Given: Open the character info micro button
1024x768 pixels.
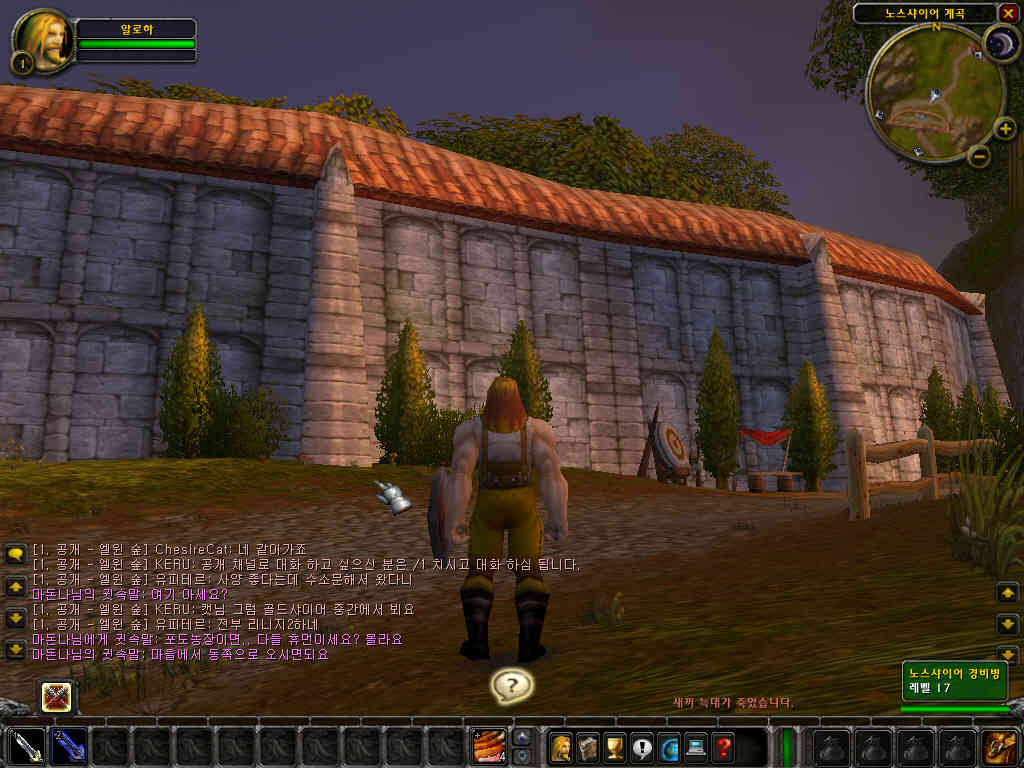Looking at the screenshot, I should click(x=561, y=746).
